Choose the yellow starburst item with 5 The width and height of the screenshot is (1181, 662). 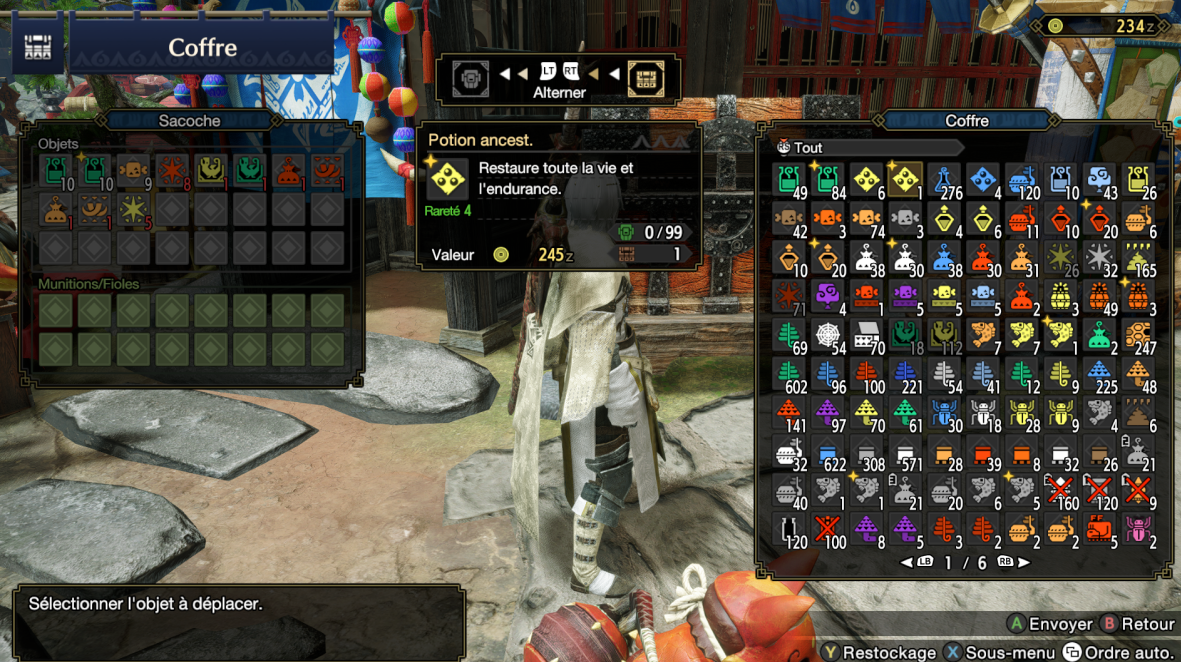[x=133, y=210]
